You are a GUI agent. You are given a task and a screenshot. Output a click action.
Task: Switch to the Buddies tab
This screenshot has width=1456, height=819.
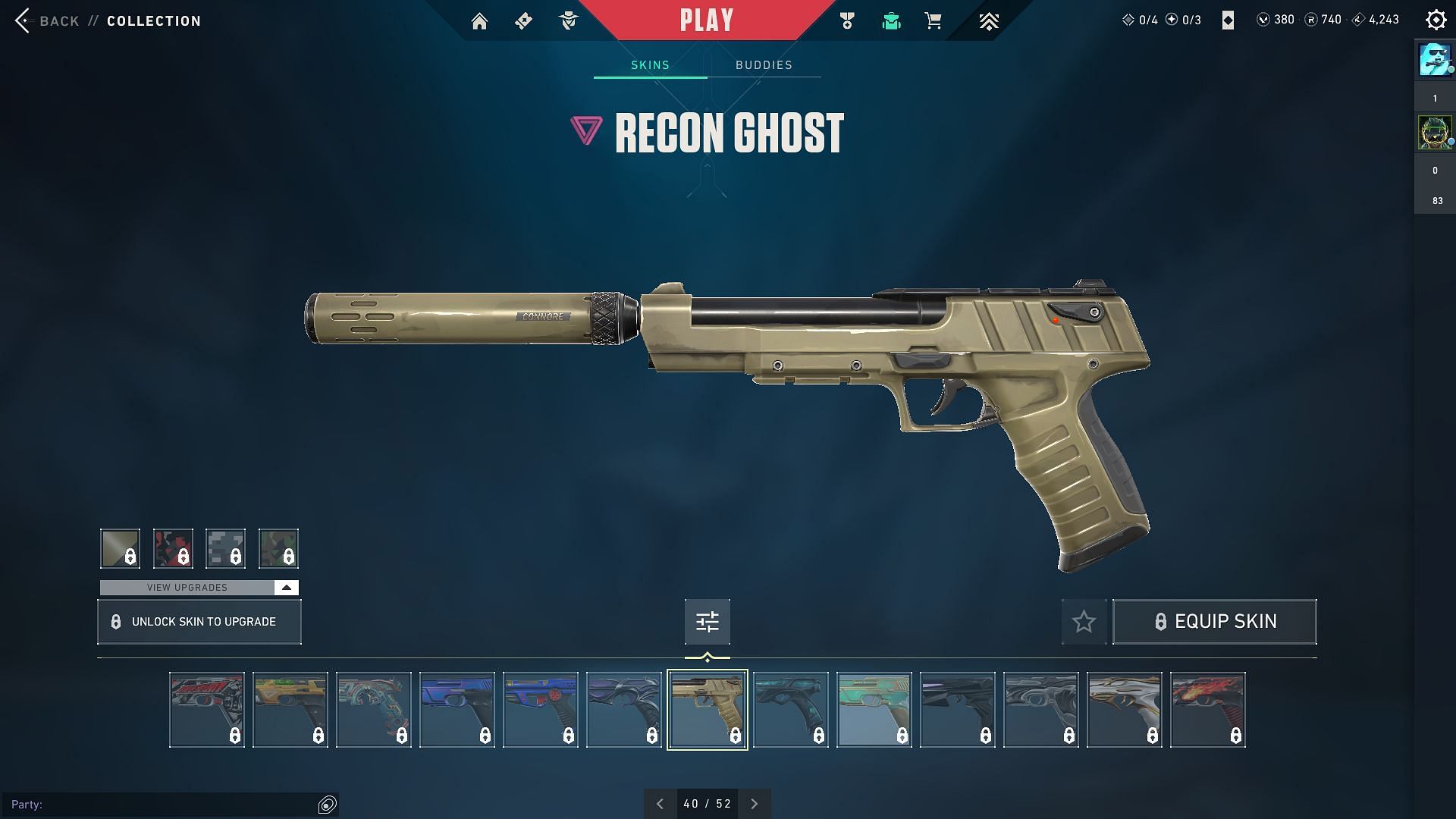(764, 65)
